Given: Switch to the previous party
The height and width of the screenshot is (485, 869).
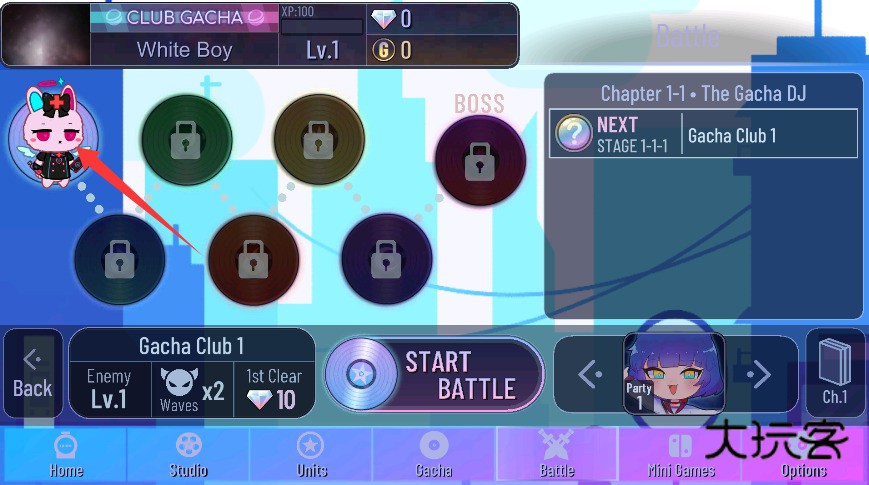Looking at the screenshot, I should 590,375.
